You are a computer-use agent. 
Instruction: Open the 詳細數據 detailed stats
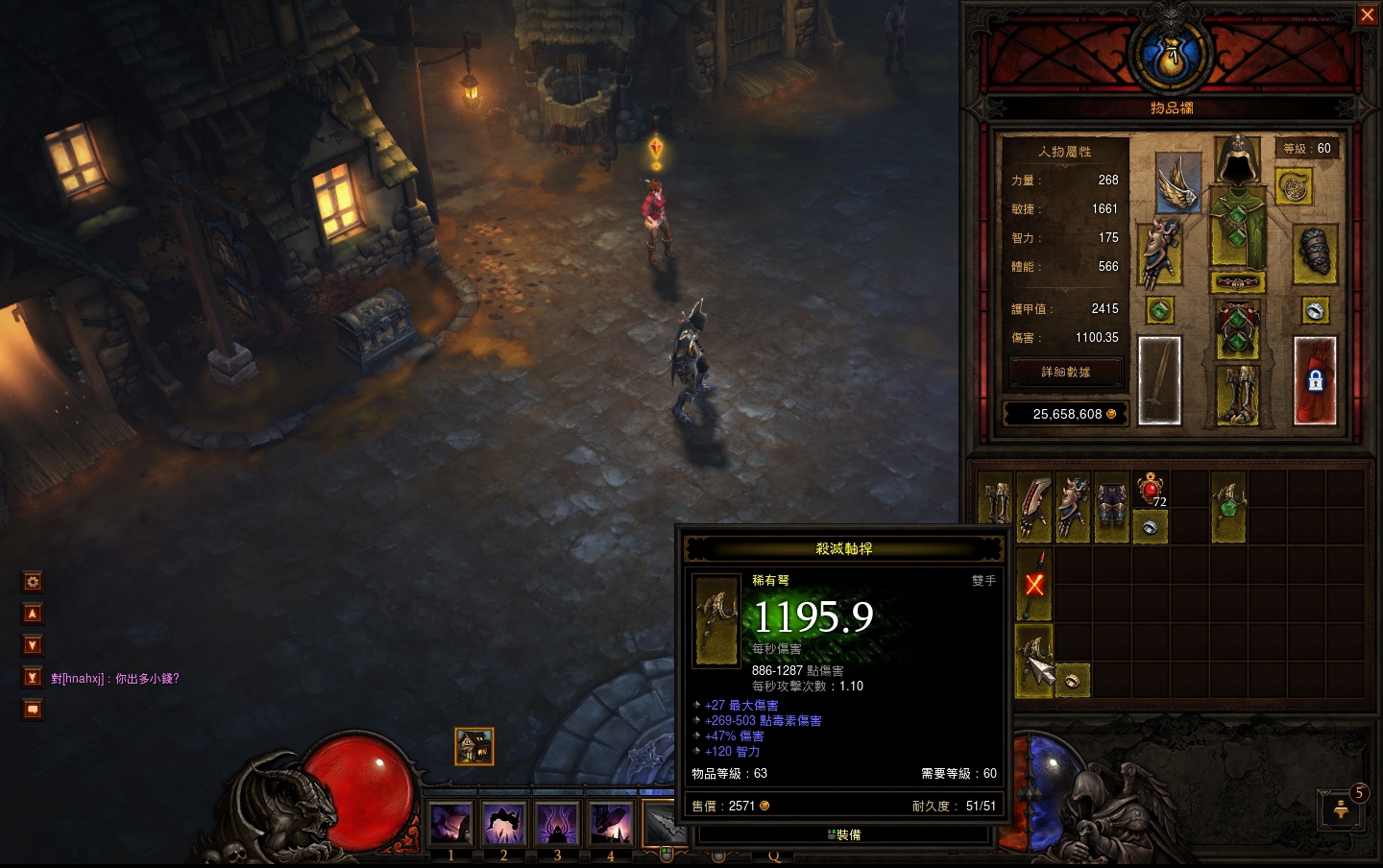[x=1065, y=373]
